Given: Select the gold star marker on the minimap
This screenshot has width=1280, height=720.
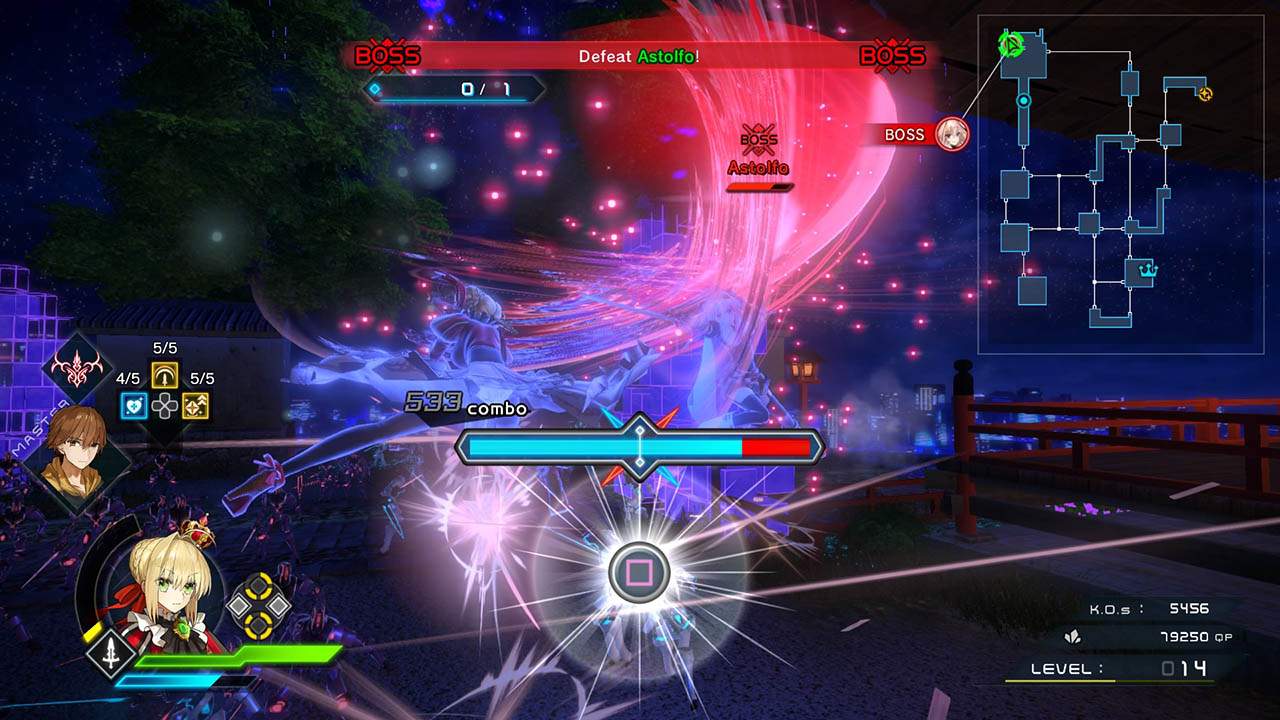Looking at the screenshot, I should (1205, 94).
